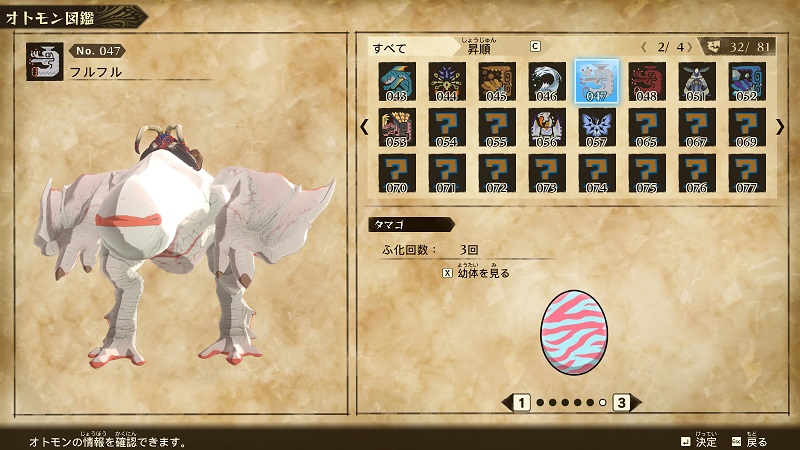Viewport: 800px width, 450px height.
Task: Open the white wave monster entry 046
Action: click(545, 80)
